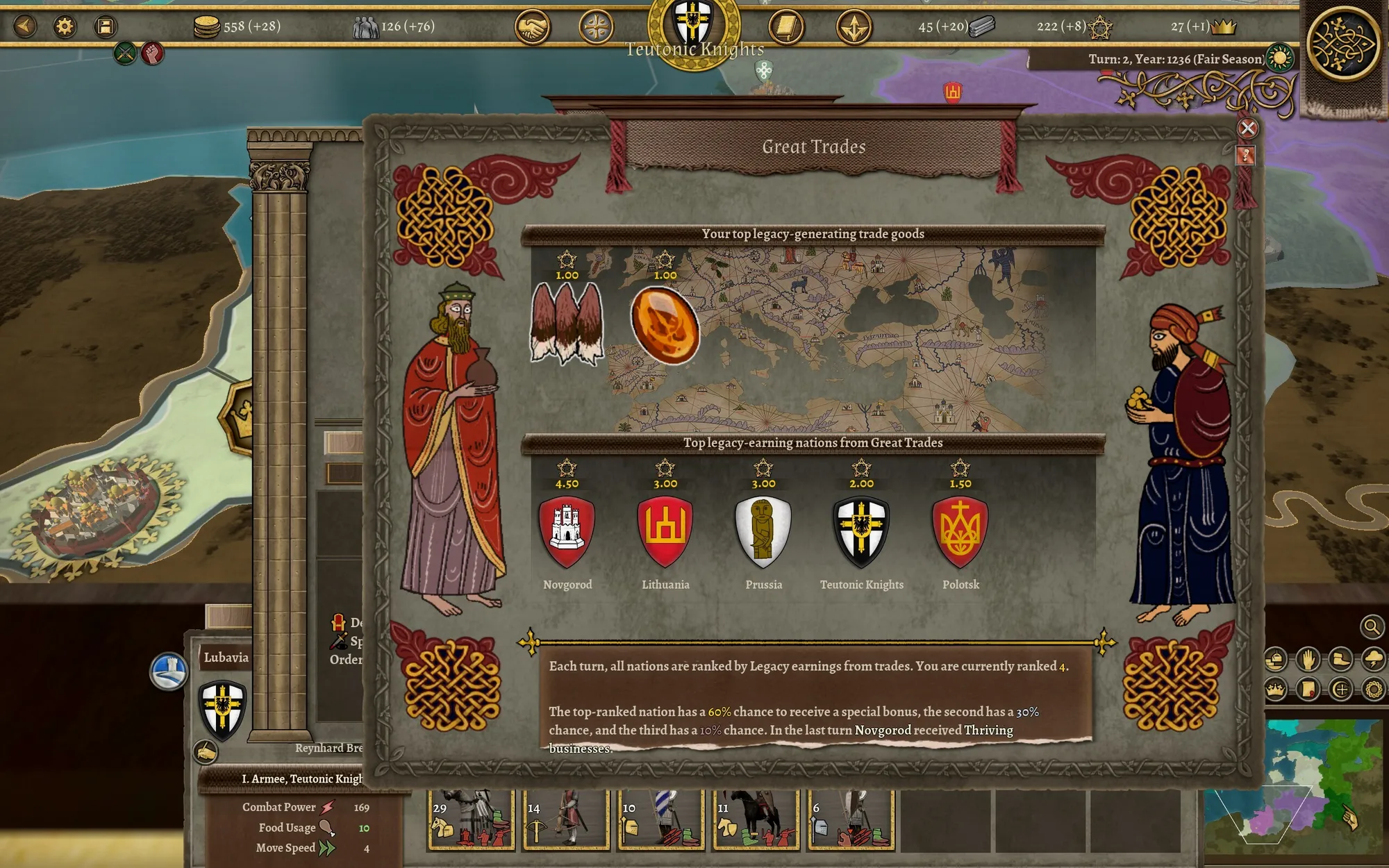Viewport: 1389px width, 868px height.
Task: Open the book icon in the top bar
Action: click(786, 28)
